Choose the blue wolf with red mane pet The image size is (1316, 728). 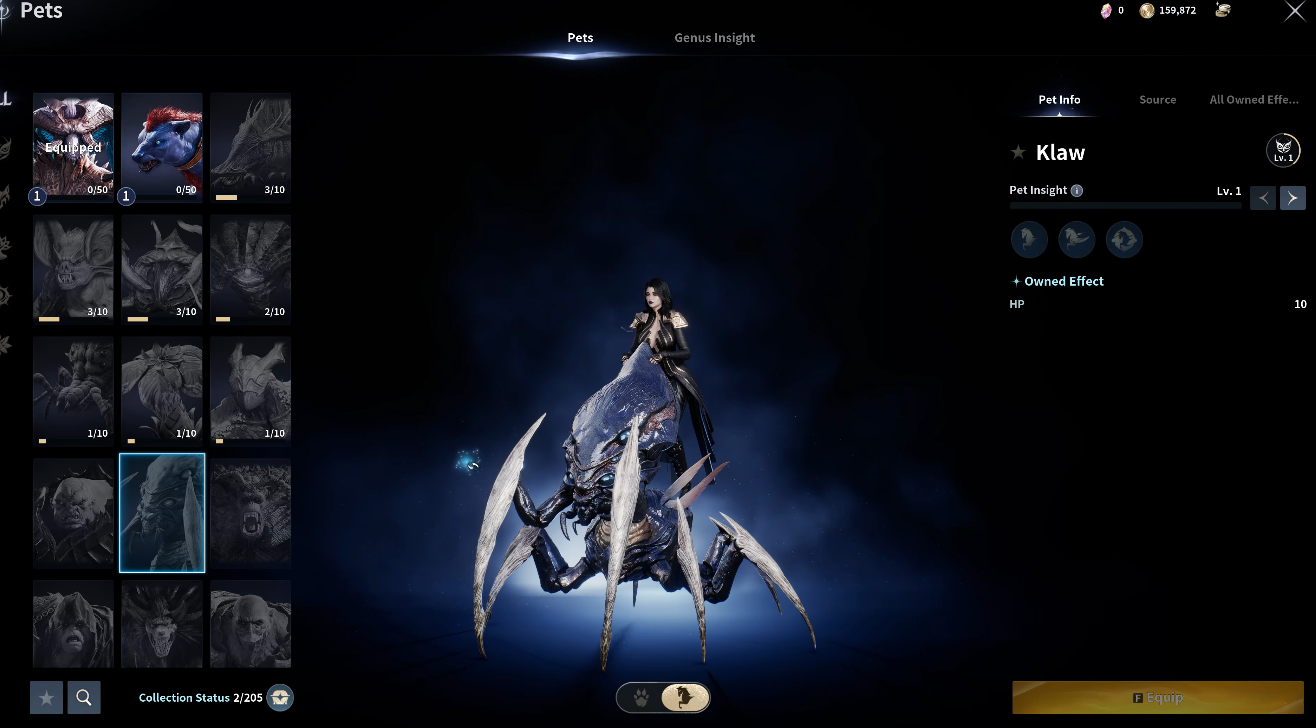coord(162,146)
